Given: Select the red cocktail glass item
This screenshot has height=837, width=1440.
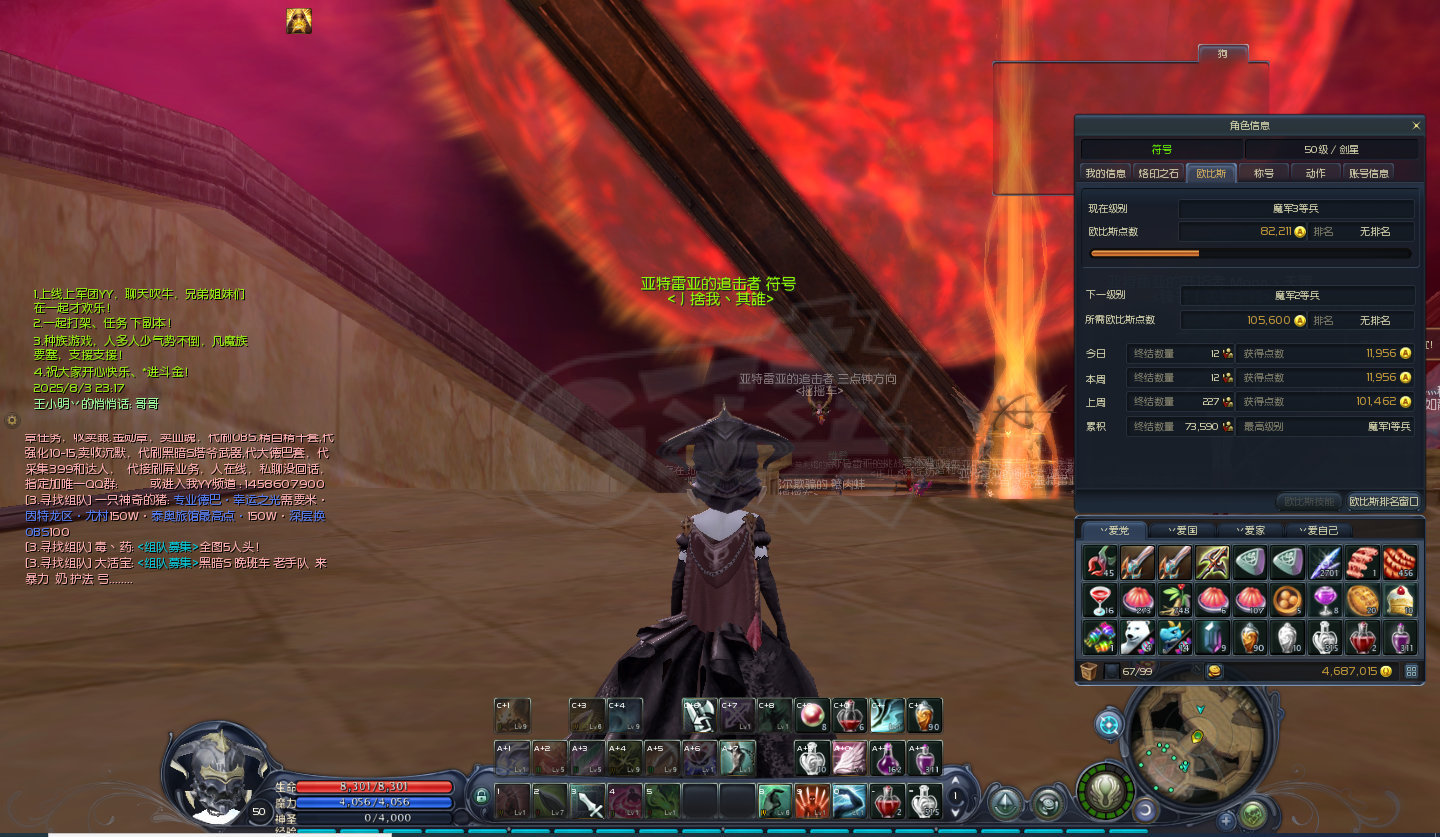Looking at the screenshot, I should [1099, 600].
